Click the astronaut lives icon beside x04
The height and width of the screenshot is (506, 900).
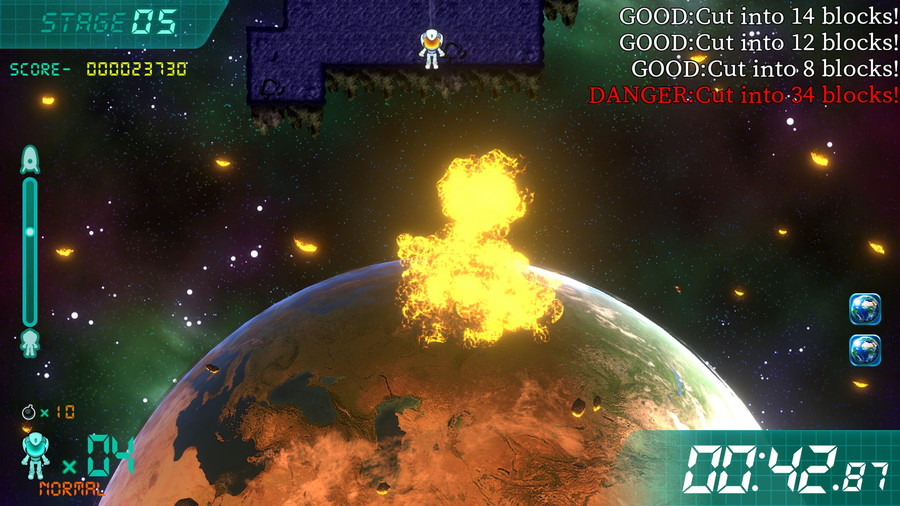[x=36, y=456]
